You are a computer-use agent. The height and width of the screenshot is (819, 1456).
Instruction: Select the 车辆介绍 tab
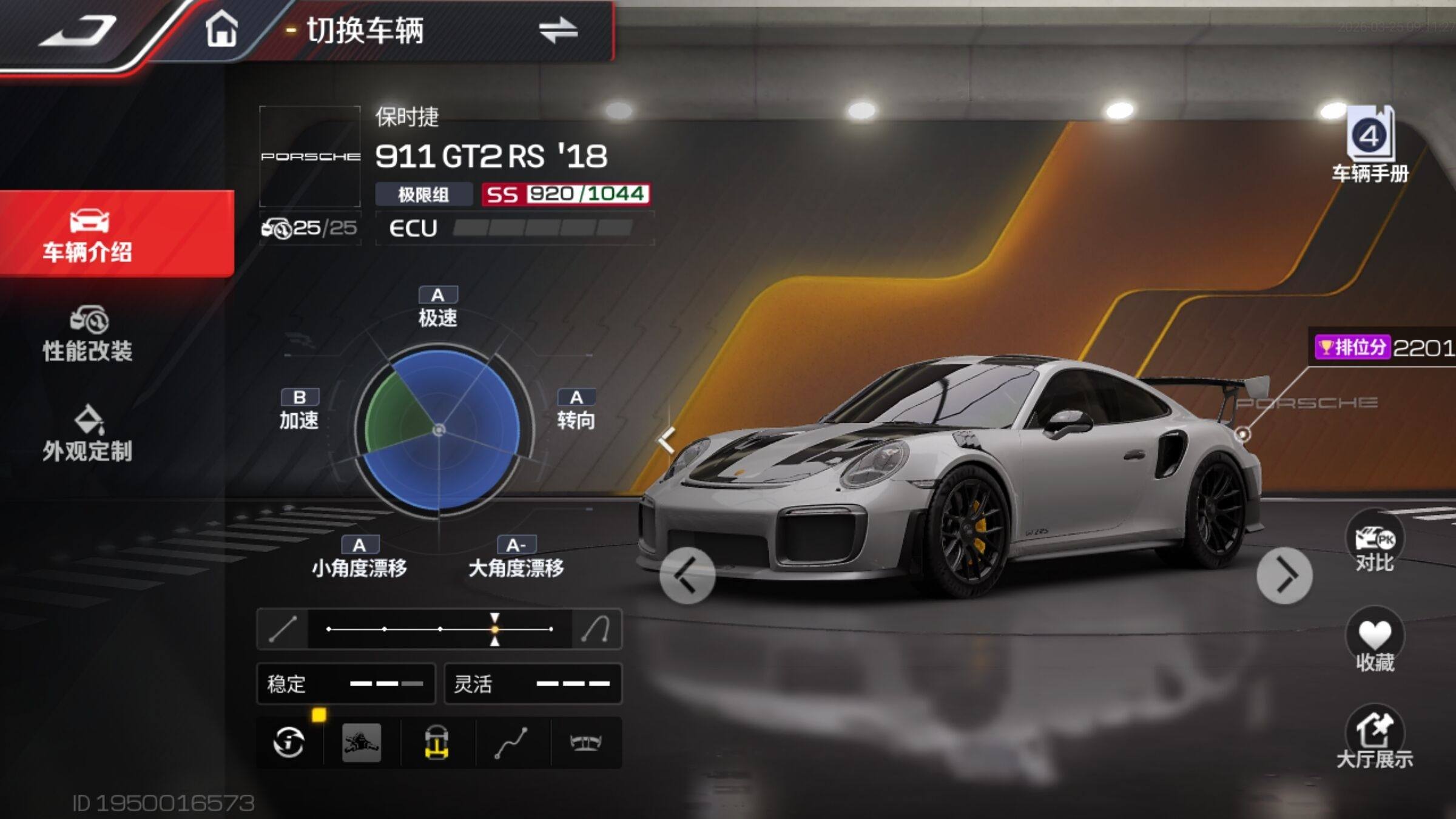(x=88, y=235)
